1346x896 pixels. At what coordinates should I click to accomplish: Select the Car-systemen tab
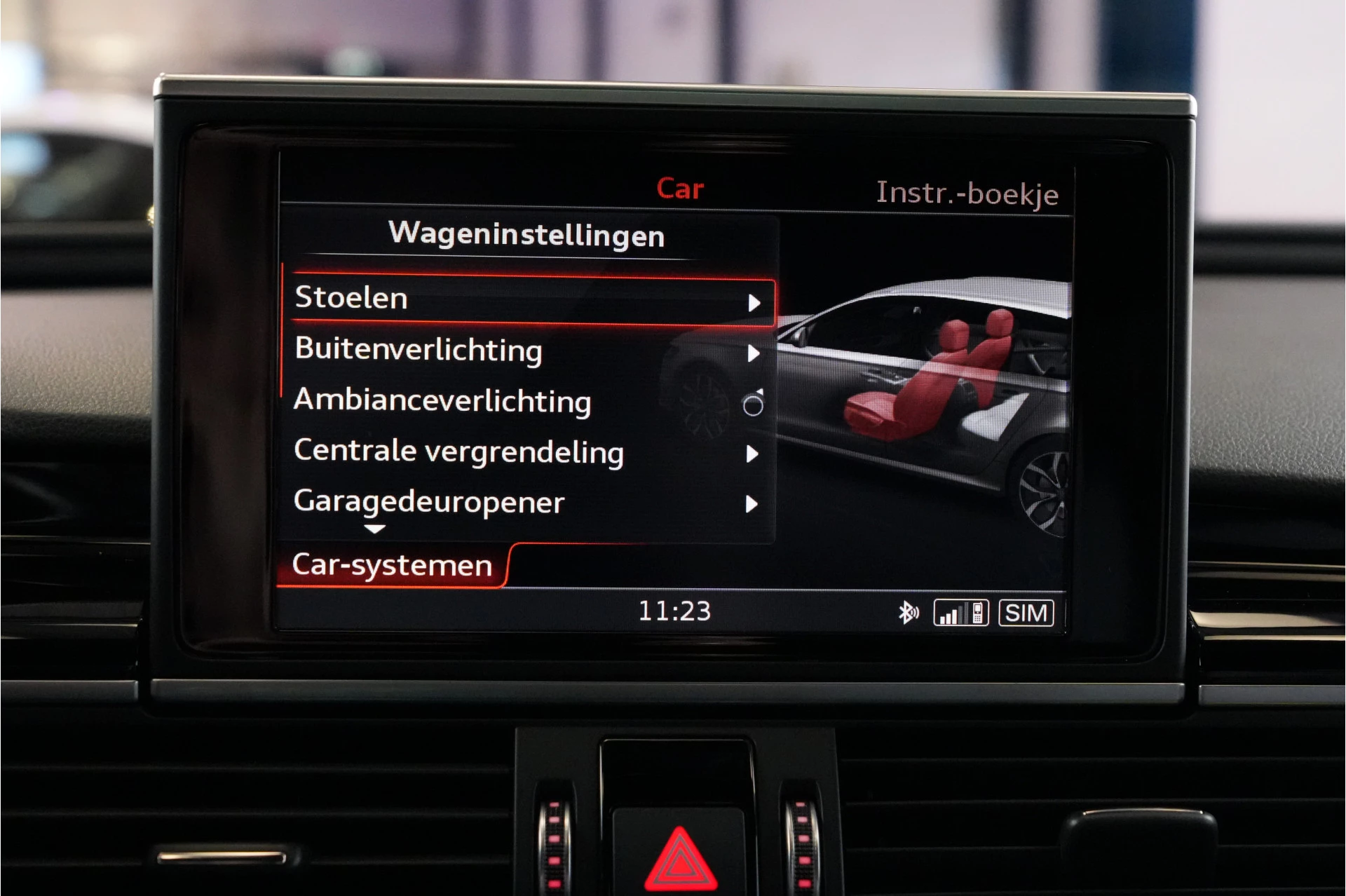pos(393,564)
